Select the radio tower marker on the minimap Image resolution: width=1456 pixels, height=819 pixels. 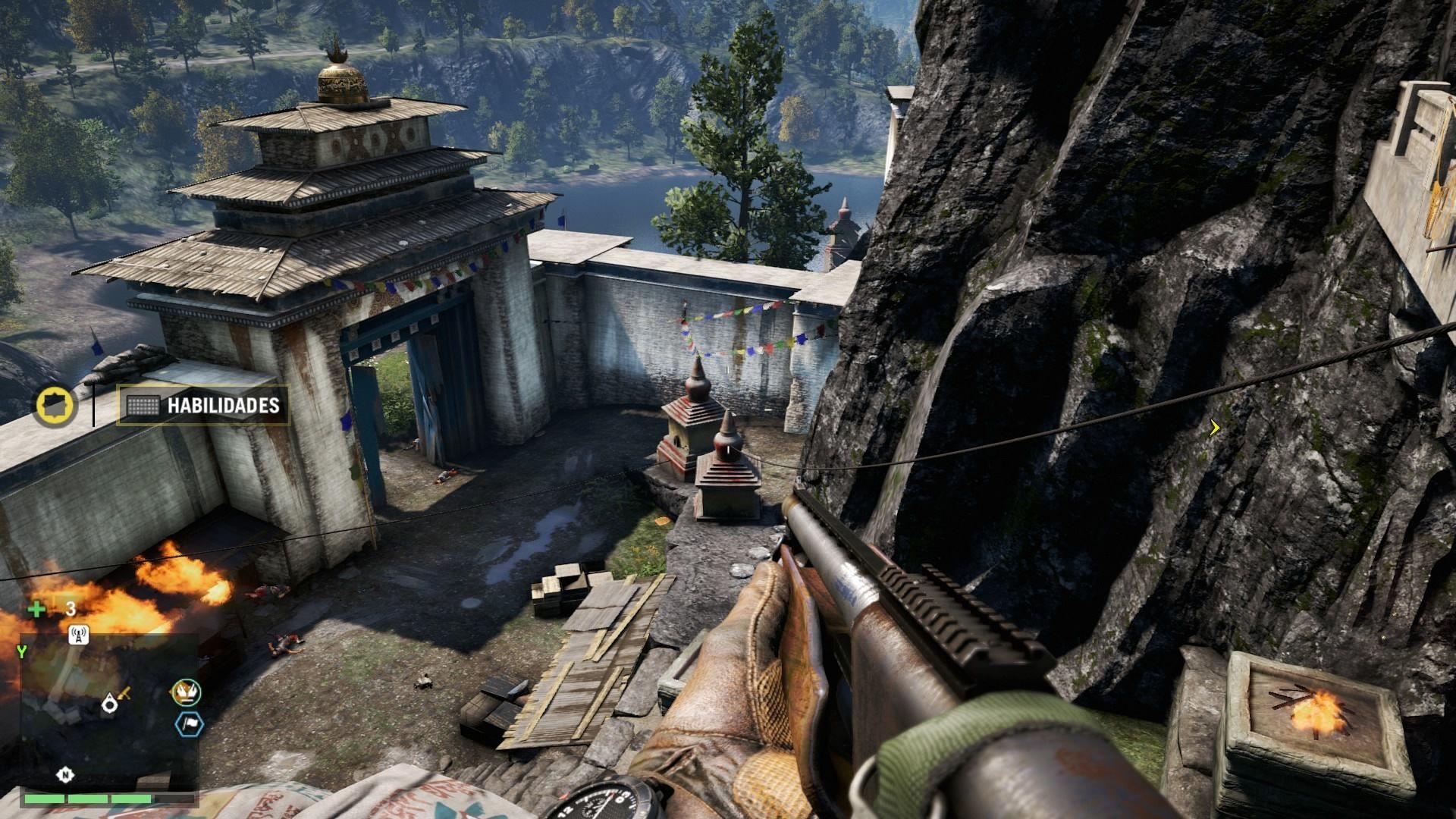click(x=78, y=635)
